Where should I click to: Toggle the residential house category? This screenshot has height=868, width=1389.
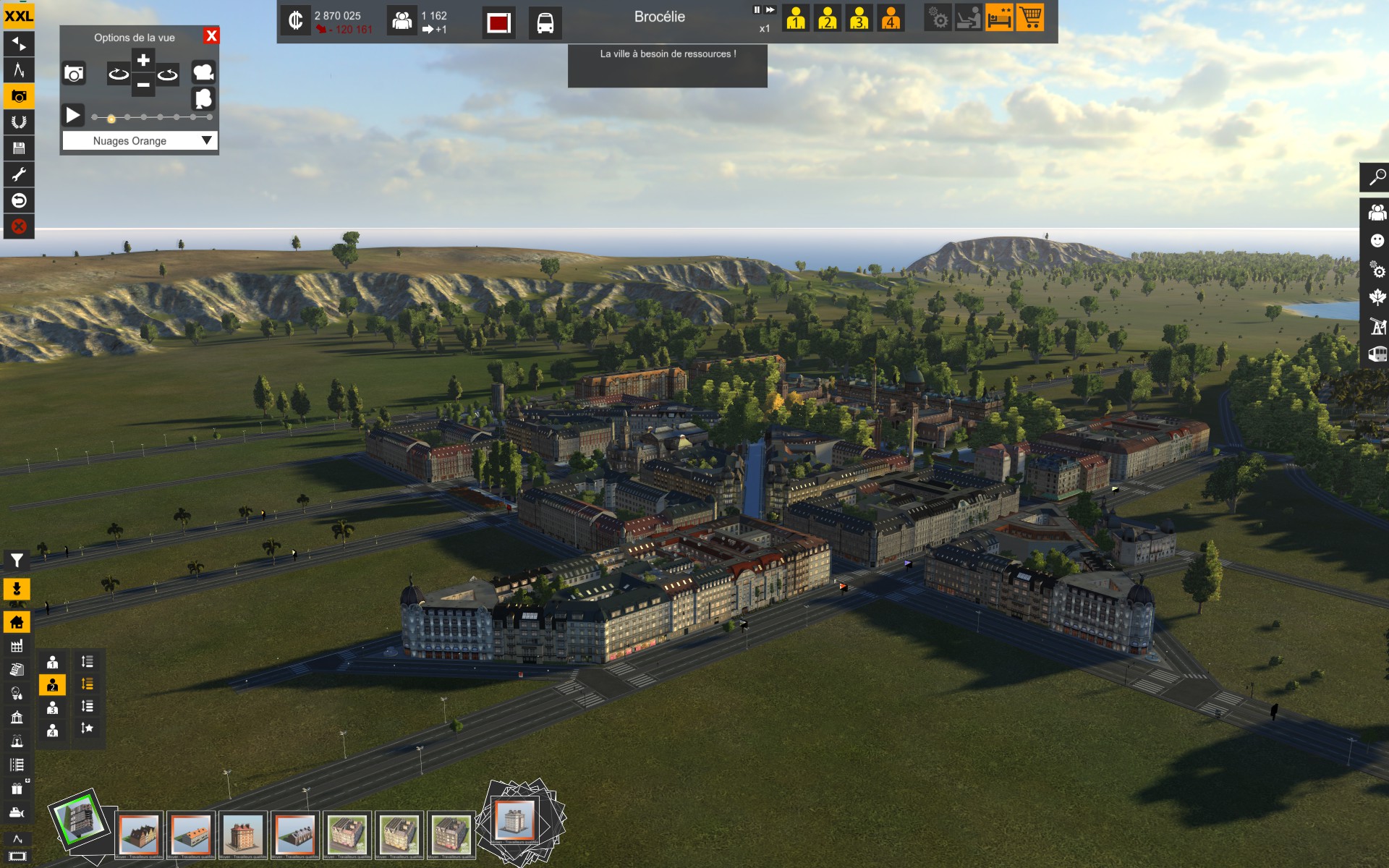[x=17, y=621]
